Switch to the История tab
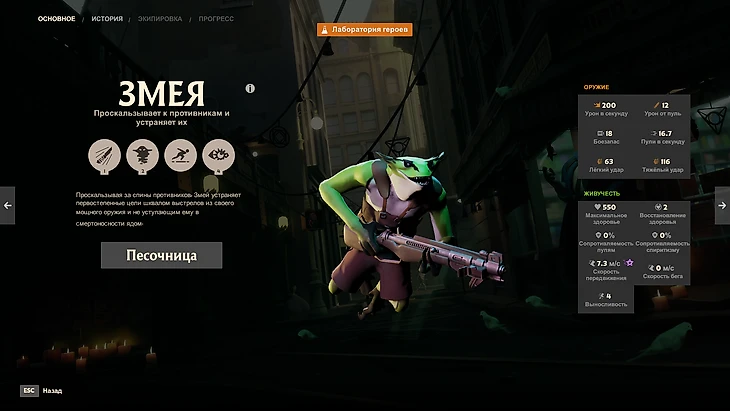This screenshot has height=411, width=730. (x=107, y=19)
